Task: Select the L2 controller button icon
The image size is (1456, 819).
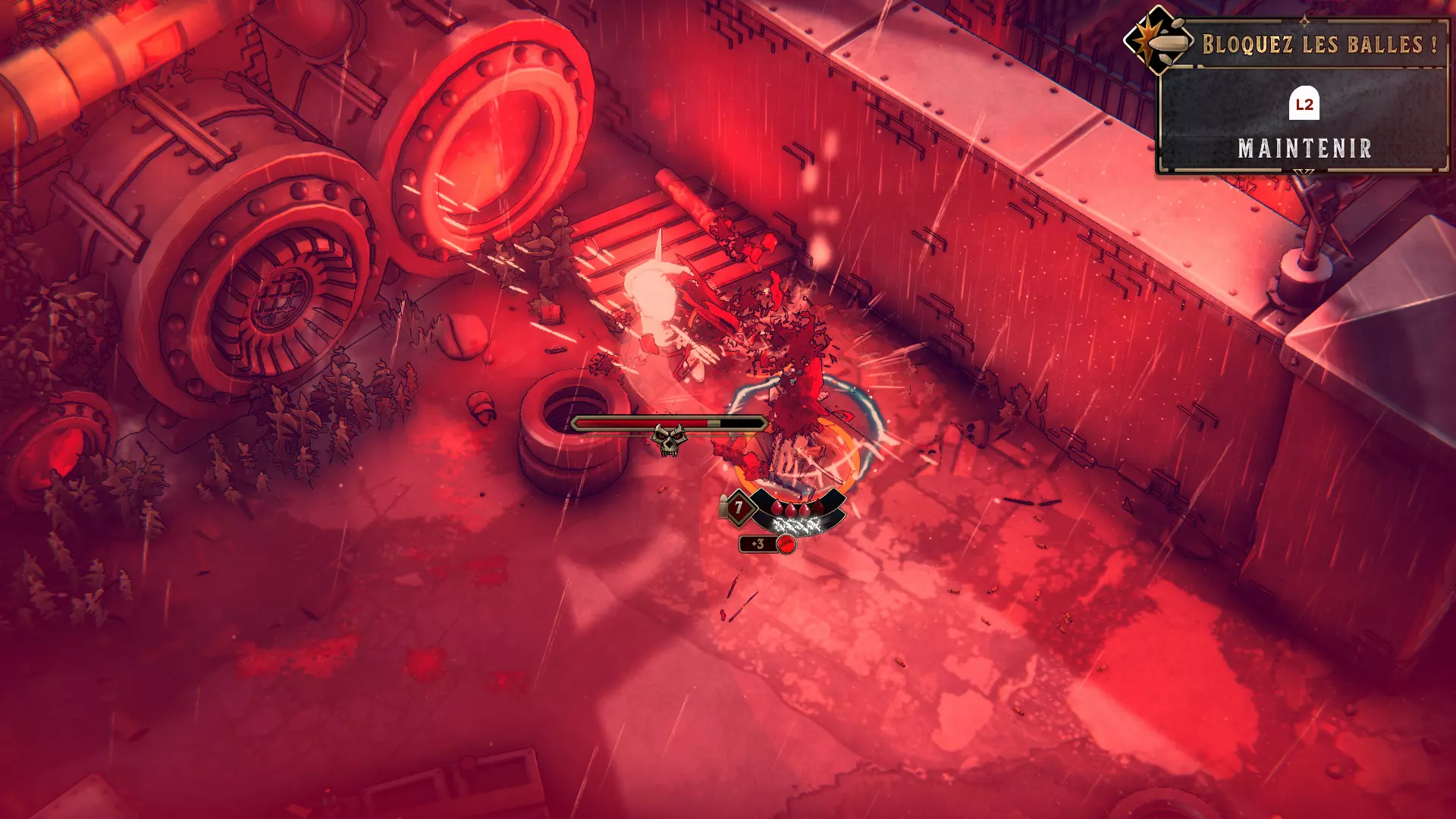Action: pos(1304,104)
